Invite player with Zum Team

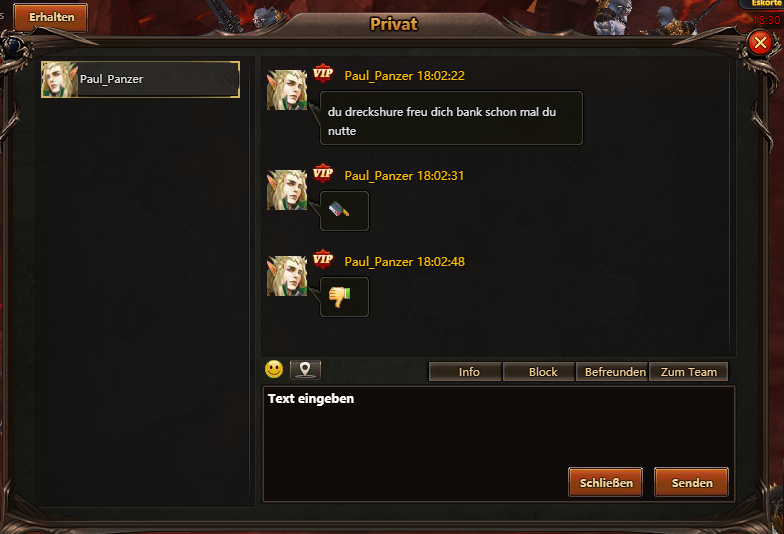pos(689,372)
